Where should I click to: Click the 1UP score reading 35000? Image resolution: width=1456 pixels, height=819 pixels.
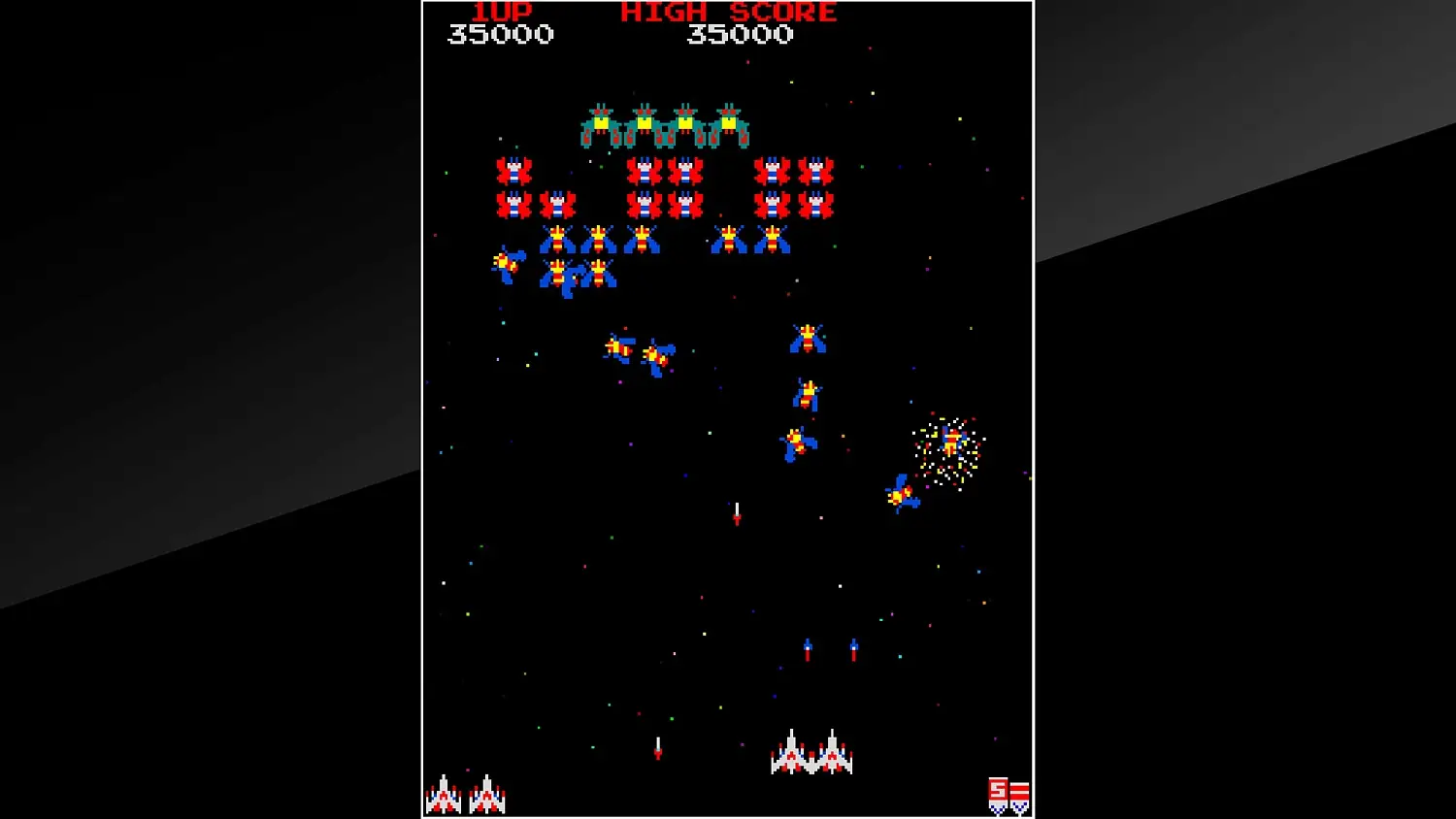point(501,33)
